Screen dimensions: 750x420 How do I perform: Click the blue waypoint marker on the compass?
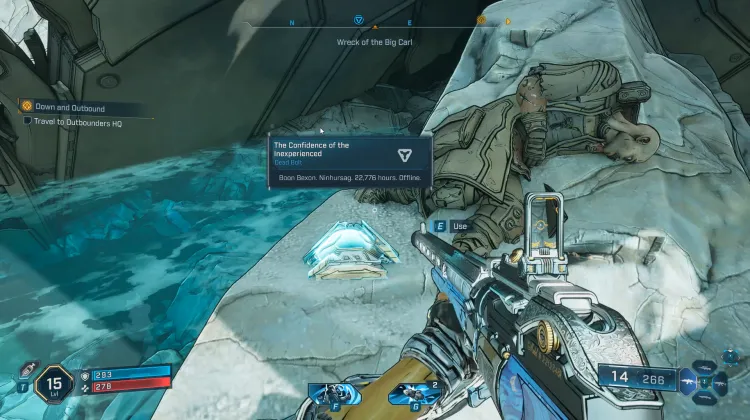359,19
